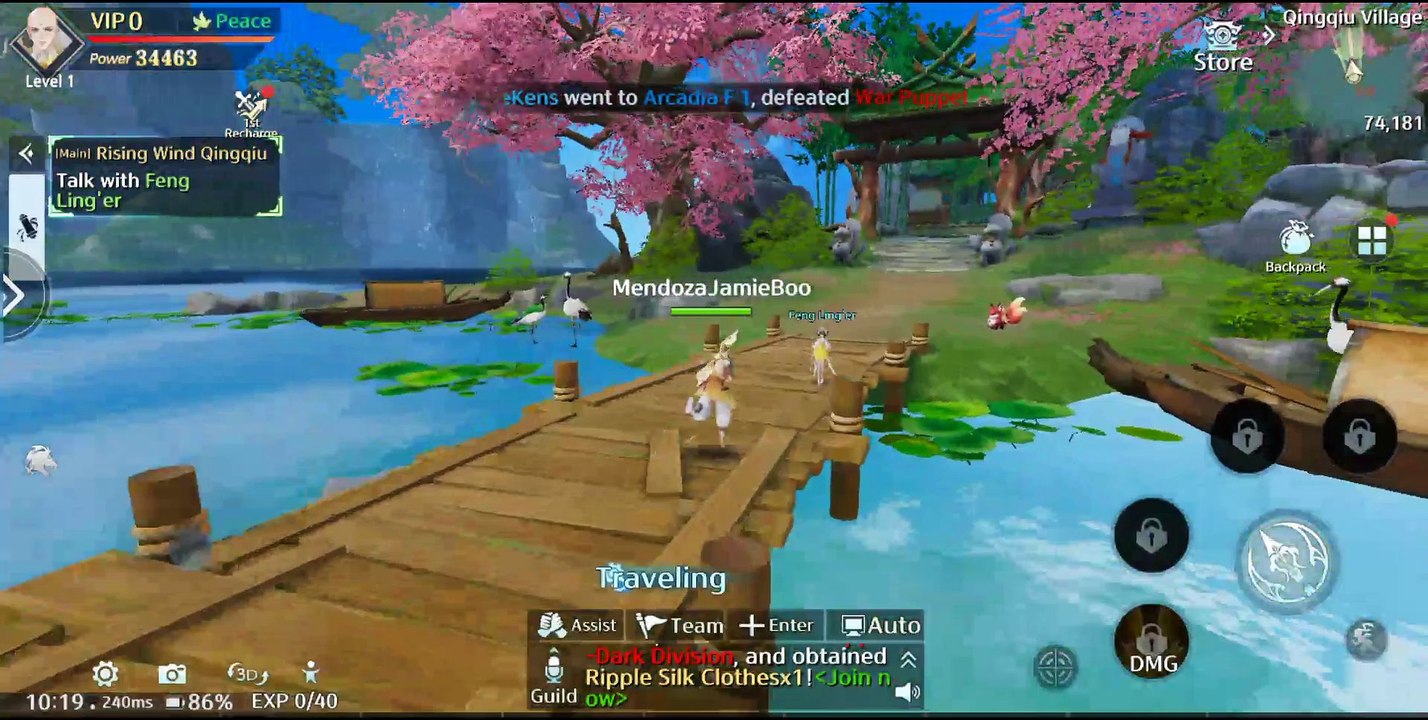Open the gear Settings icon
The height and width of the screenshot is (720, 1428).
105,673
